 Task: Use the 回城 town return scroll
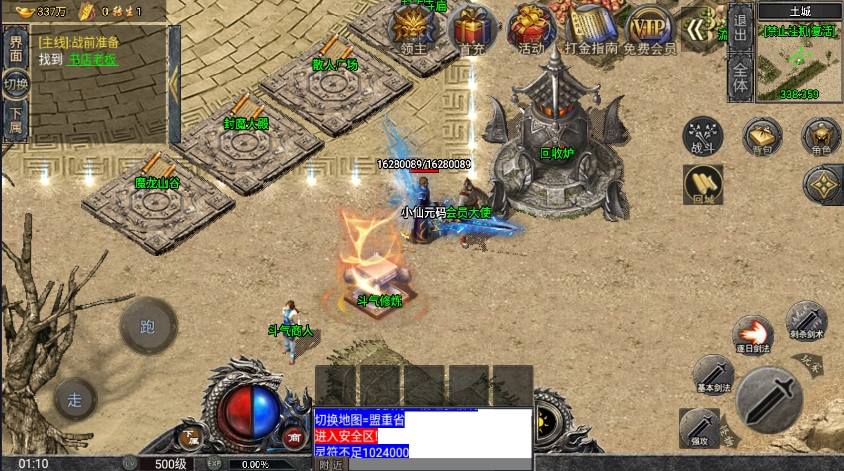(703, 183)
